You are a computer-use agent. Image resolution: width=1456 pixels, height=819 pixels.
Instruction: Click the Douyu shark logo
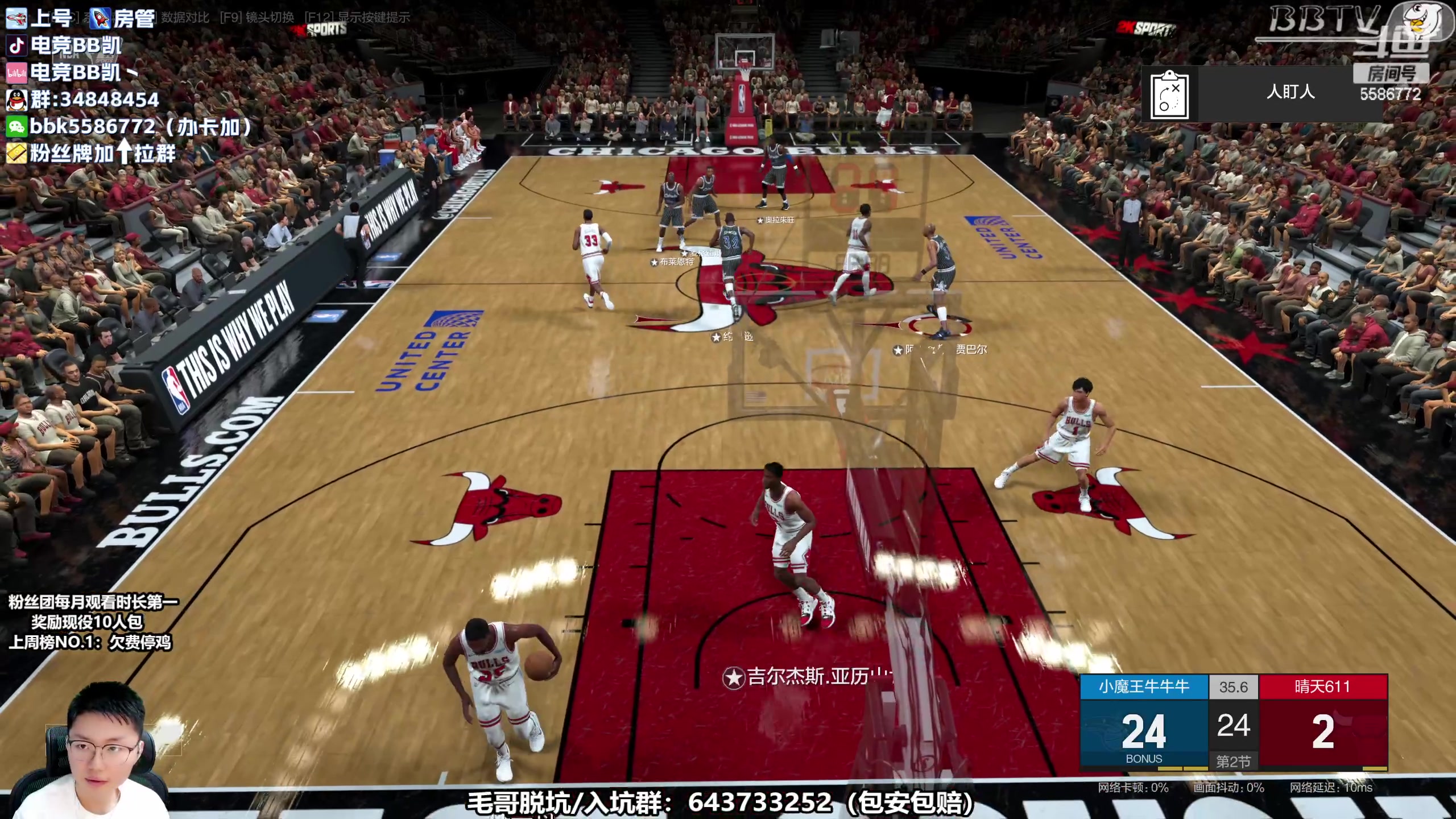[x=1422, y=23]
